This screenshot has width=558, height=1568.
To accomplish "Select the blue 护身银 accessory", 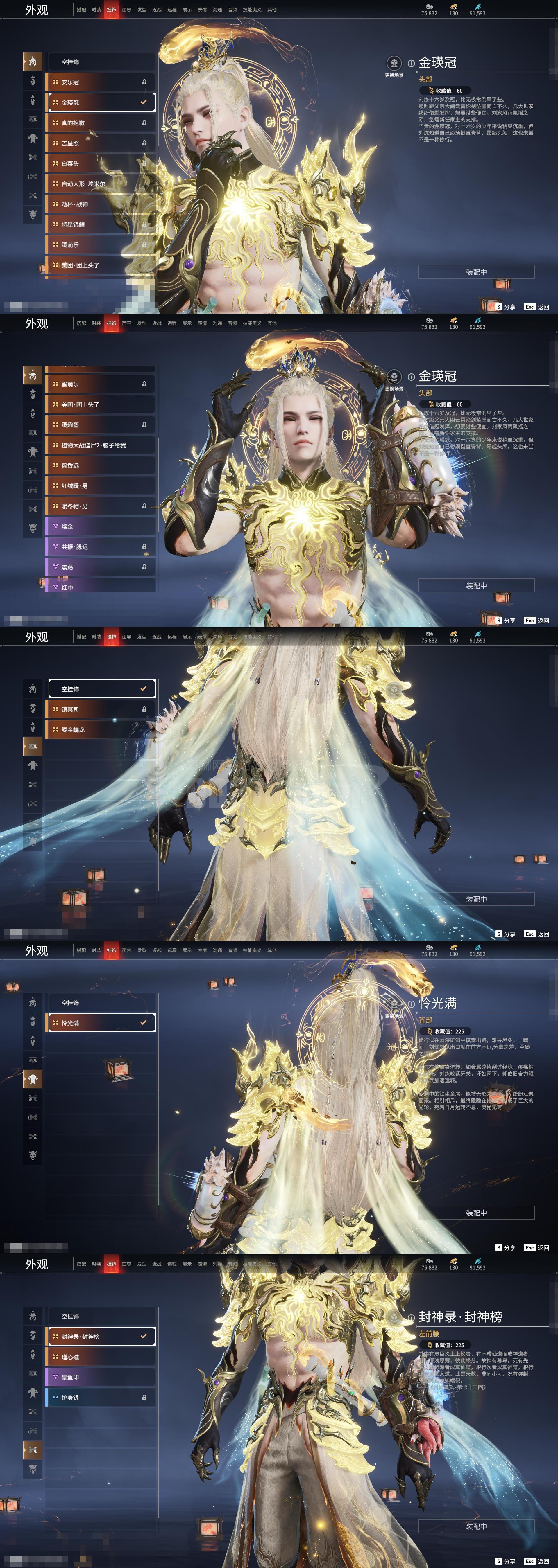I will [x=101, y=1398].
